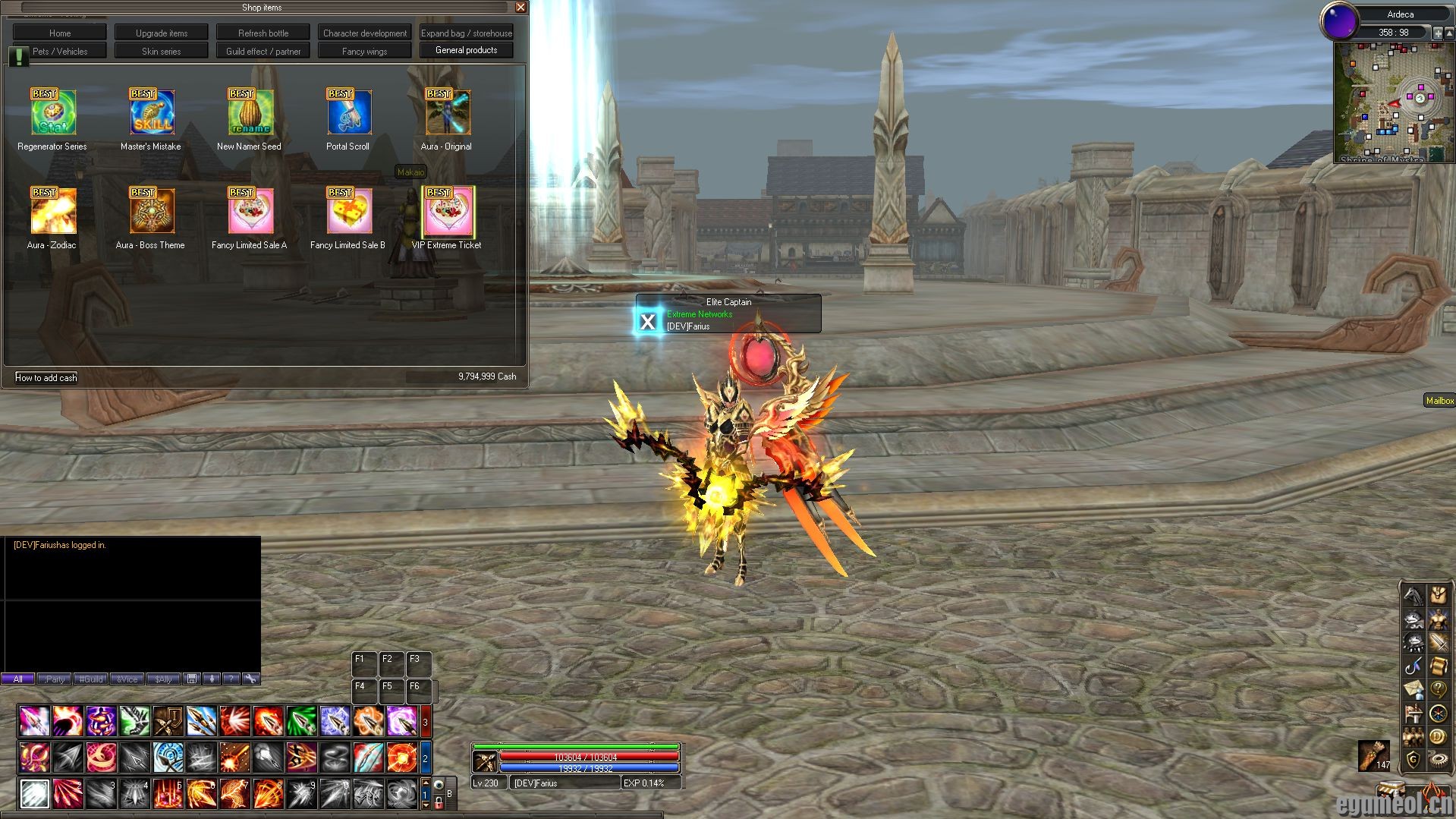Select the VIP Extreme Ticket item
Viewport: 1456px width, 819px height.
448,212
